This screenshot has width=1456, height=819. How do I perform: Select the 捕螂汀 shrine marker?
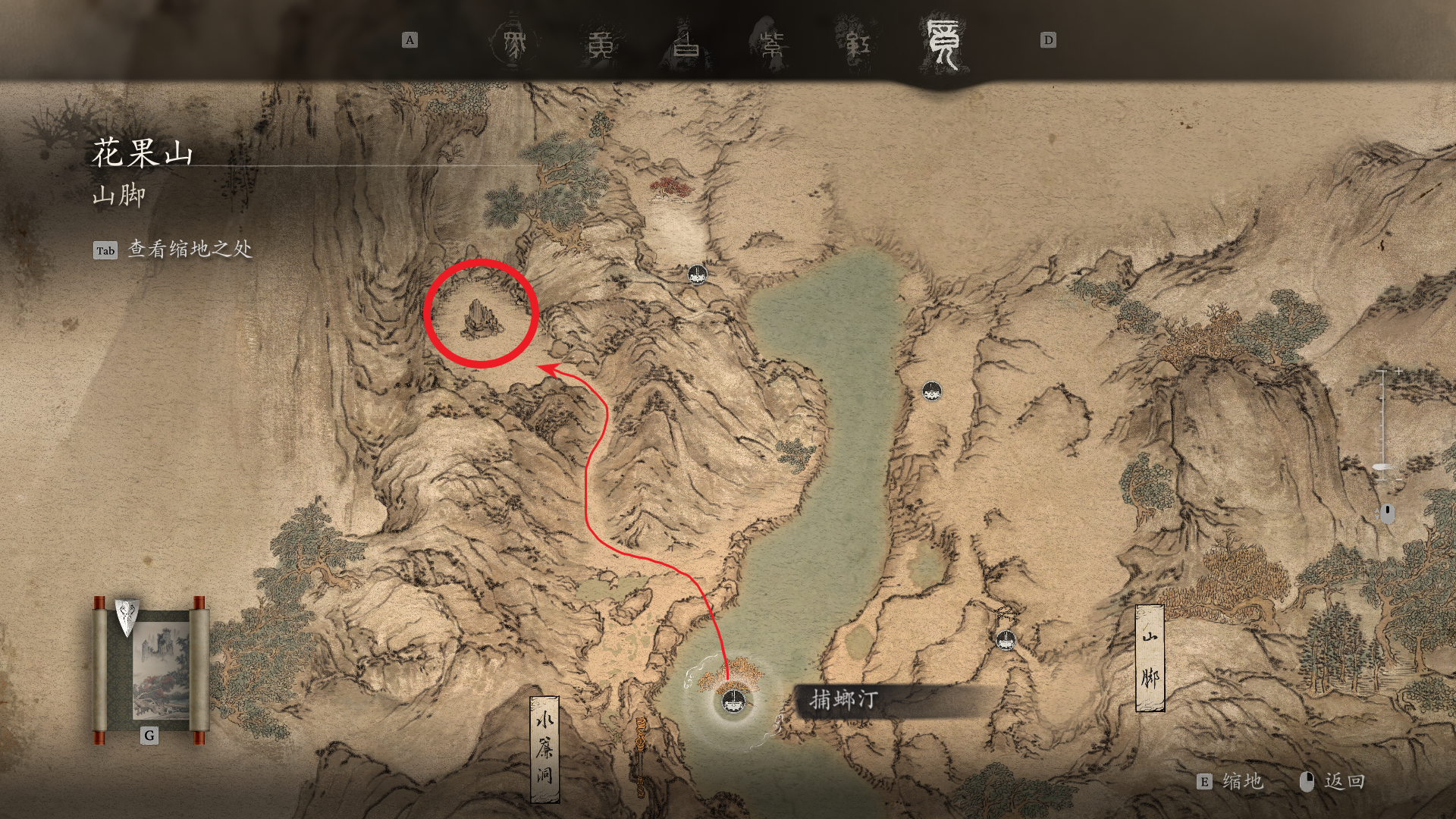click(x=733, y=700)
